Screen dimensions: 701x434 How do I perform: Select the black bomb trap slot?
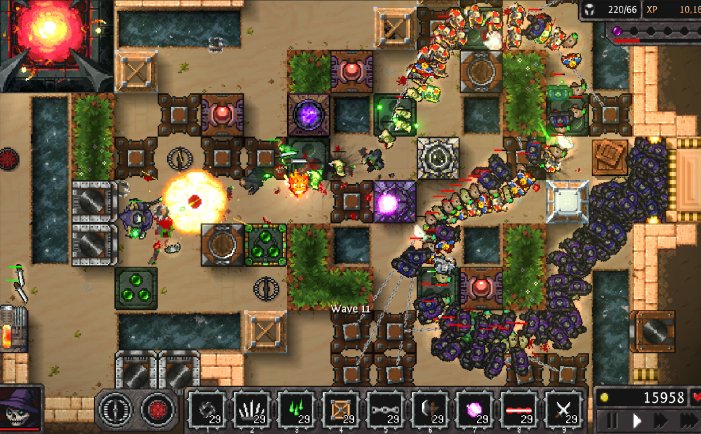430,410
